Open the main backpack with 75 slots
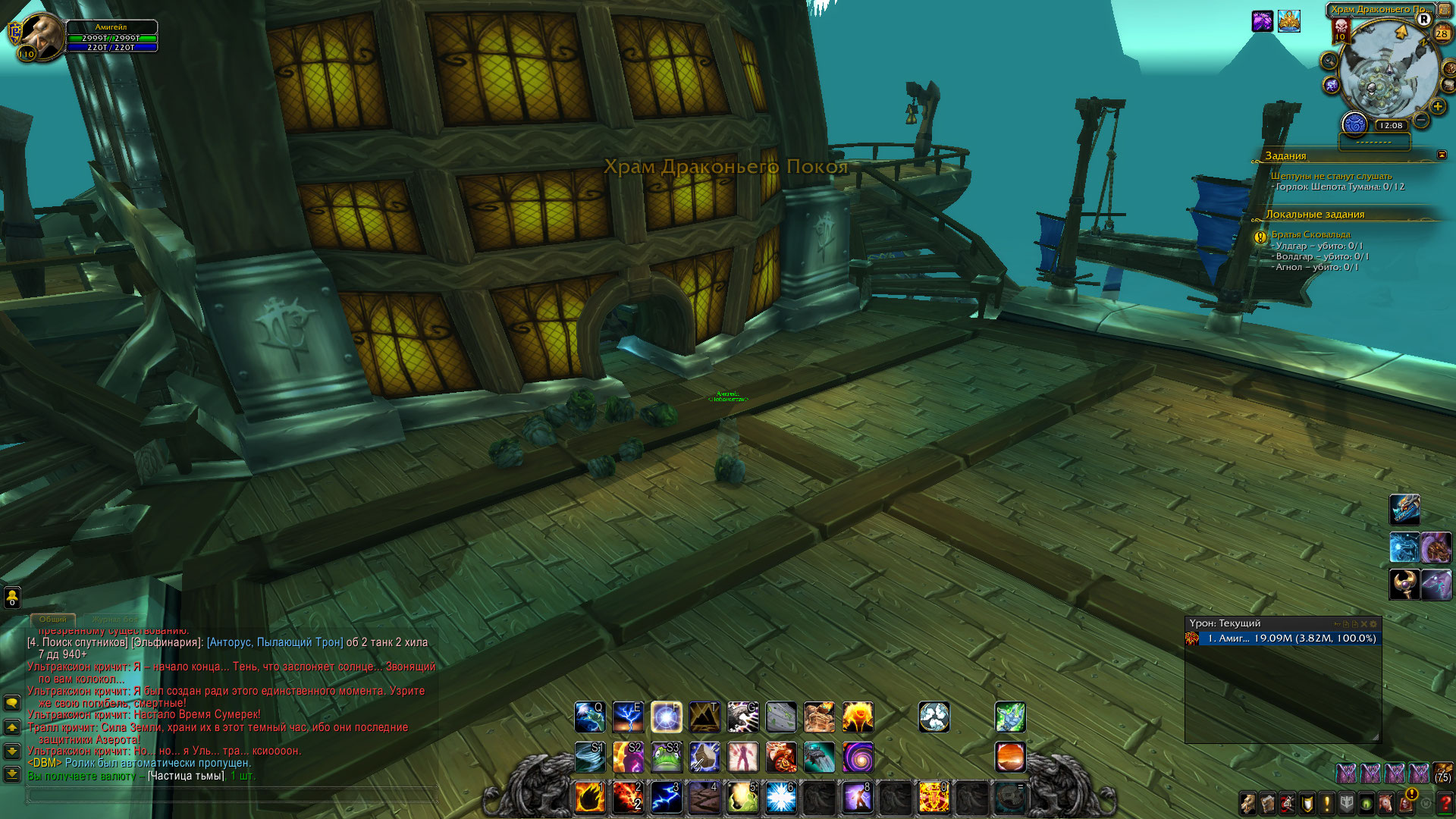 click(1442, 773)
